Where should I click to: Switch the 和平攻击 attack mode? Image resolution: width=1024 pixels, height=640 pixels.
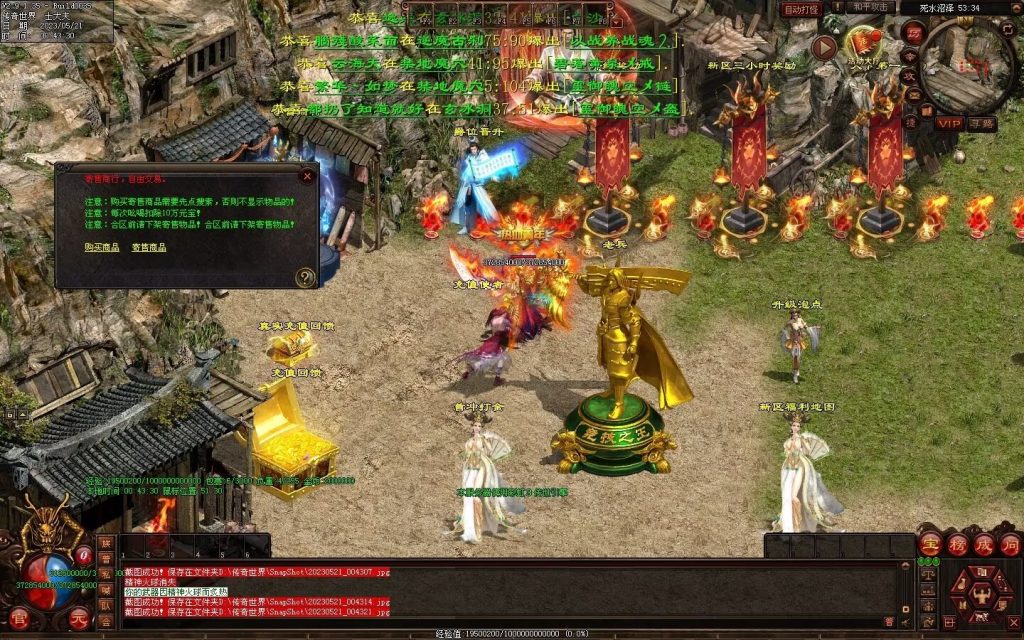click(x=868, y=9)
